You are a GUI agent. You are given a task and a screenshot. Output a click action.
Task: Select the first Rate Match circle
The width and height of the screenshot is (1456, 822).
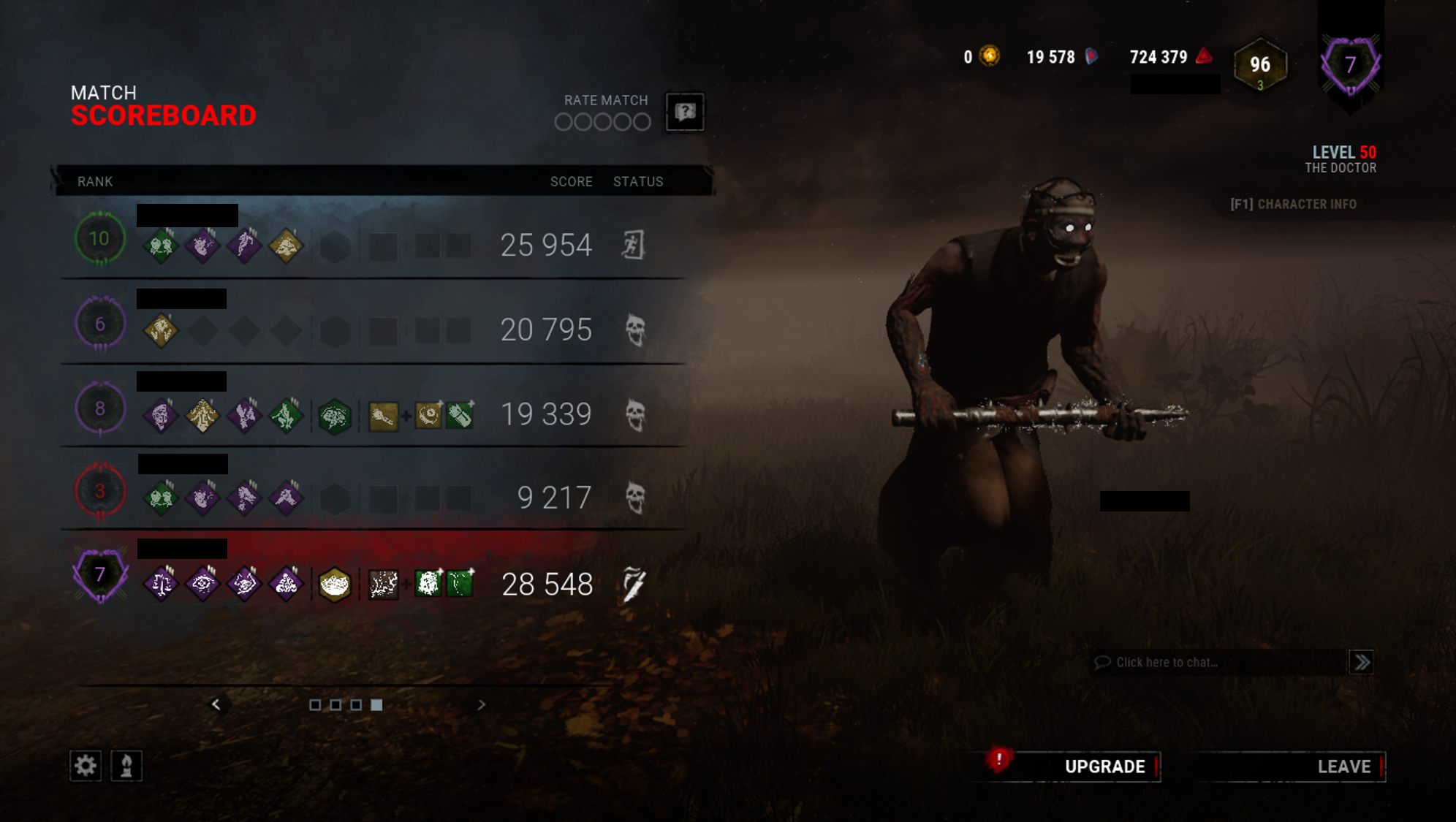tap(564, 123)
